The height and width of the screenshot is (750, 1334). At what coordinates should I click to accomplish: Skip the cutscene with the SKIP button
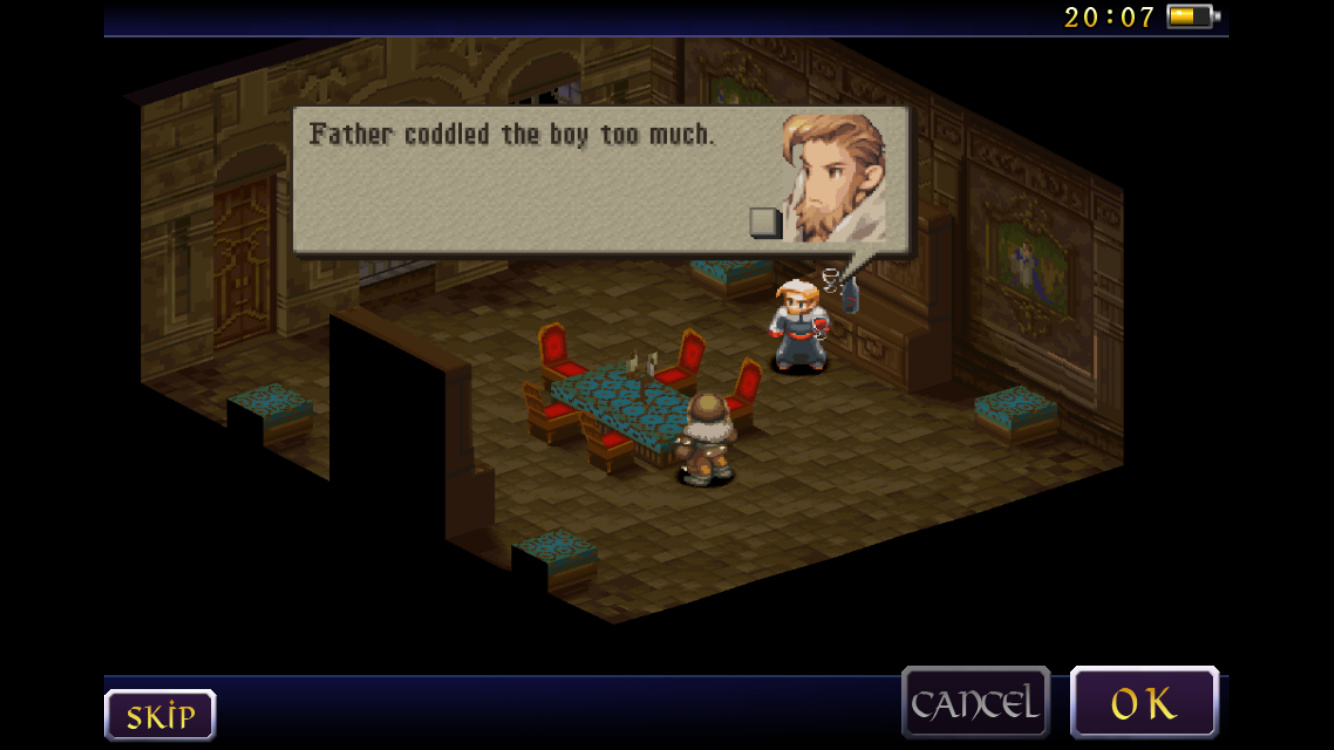tap(160, 715)
